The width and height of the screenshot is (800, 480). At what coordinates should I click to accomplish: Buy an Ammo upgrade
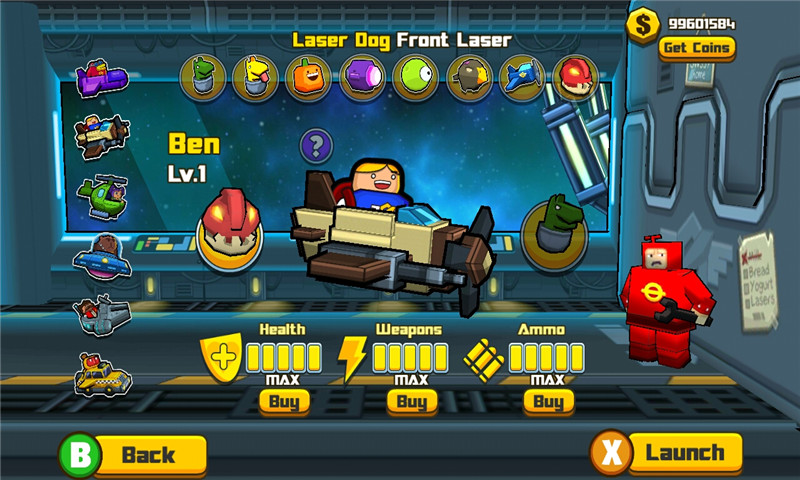tap(547, 402)
